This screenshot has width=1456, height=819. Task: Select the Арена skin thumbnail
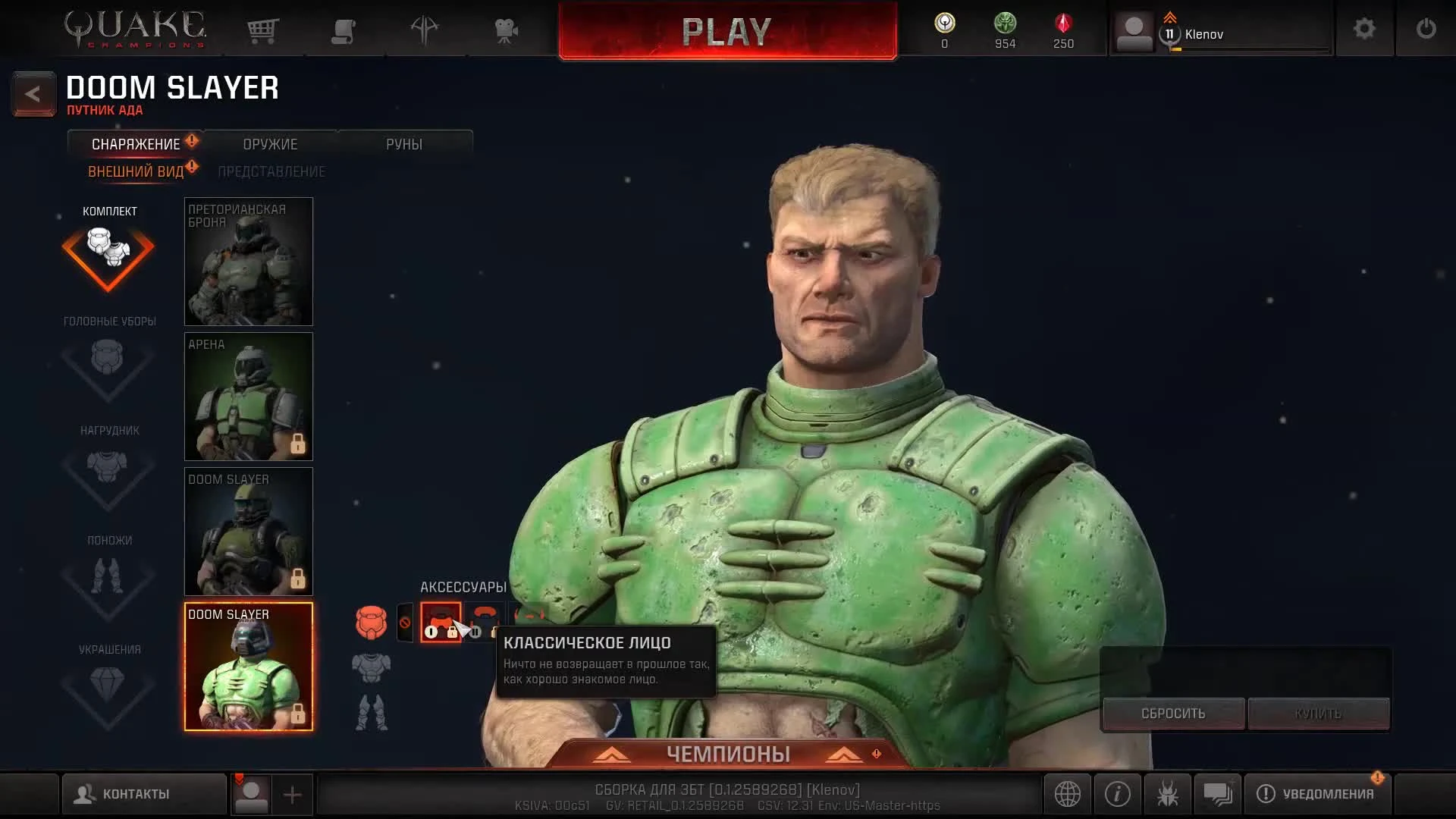[249, 397]
